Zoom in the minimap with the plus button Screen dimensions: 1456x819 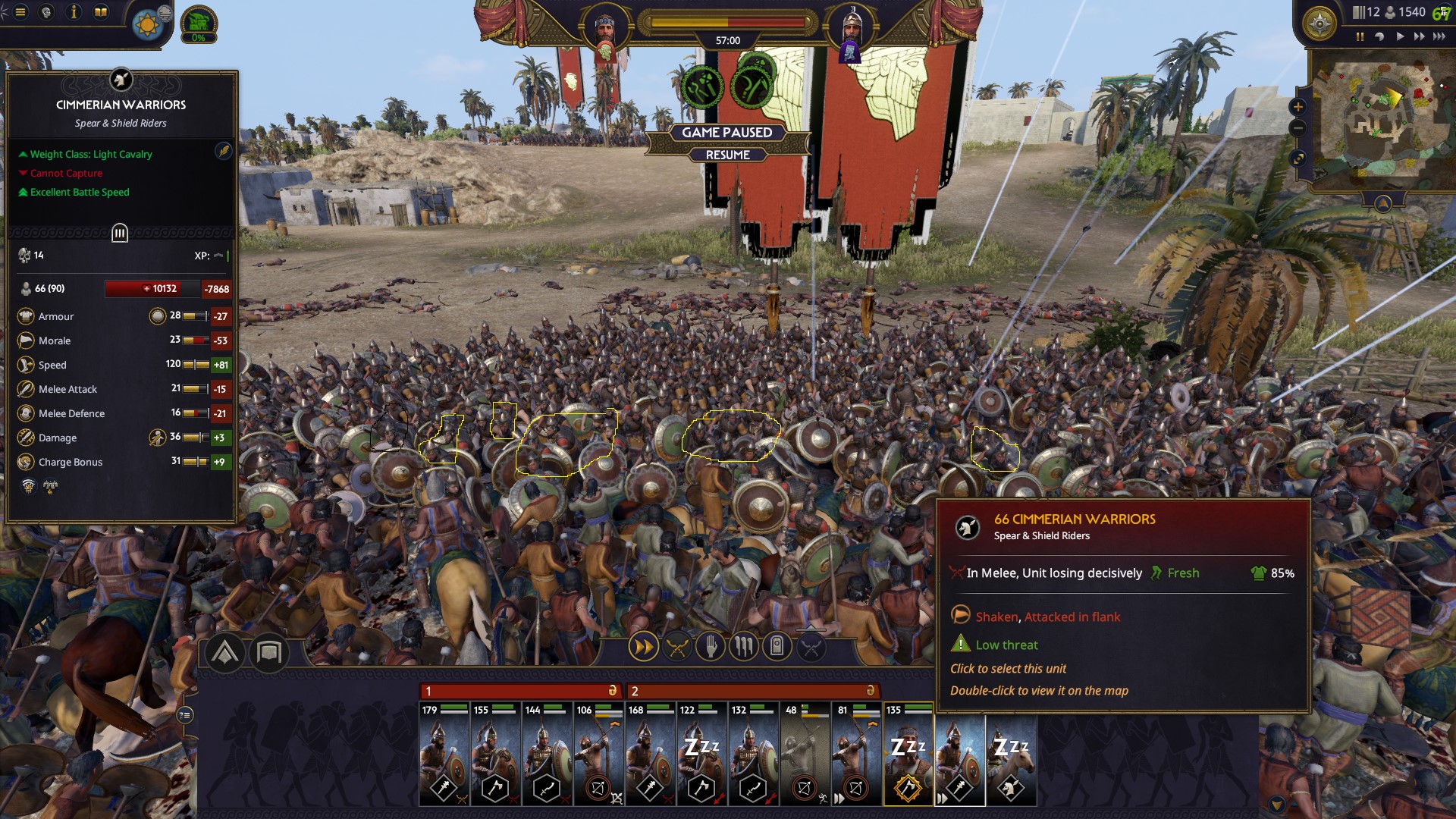1299,107
